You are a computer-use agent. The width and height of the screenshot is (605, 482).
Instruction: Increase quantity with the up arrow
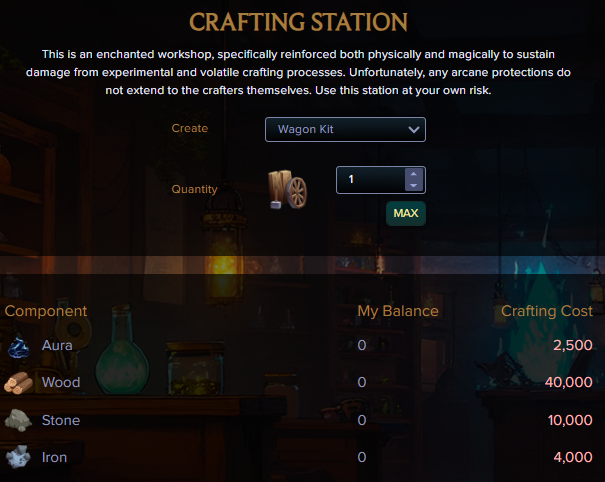click(414, 174)
